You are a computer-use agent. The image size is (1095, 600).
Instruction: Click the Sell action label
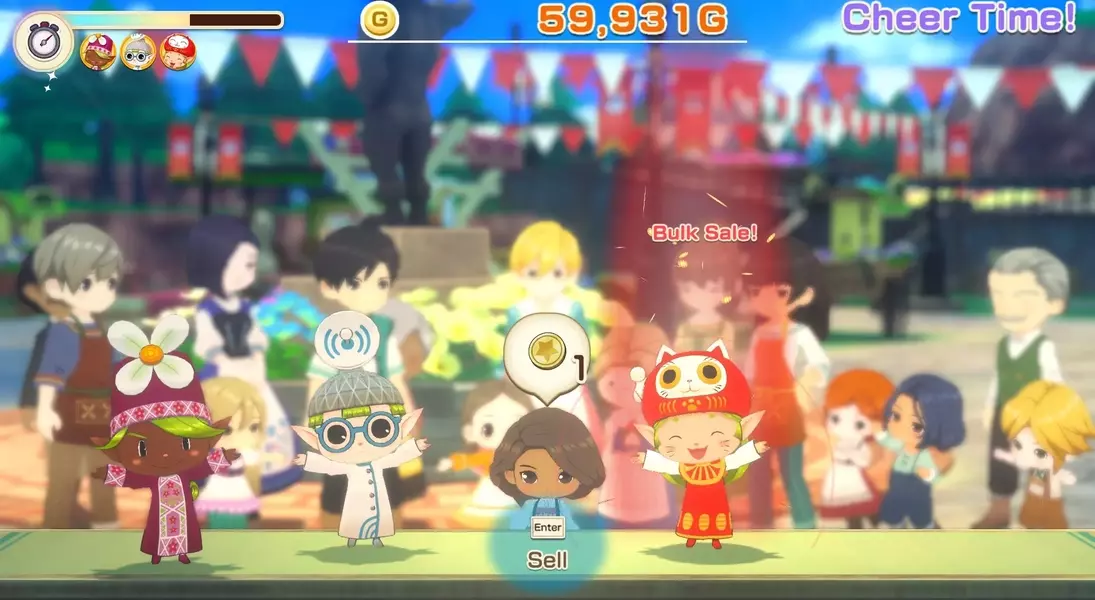547,560
